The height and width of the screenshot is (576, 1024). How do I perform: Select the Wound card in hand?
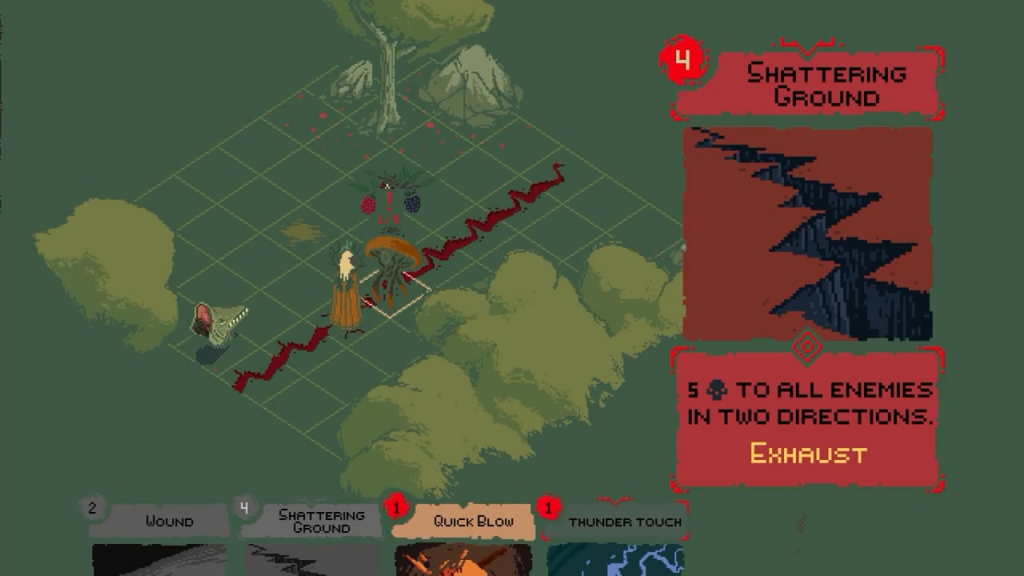tap(160, 536)
